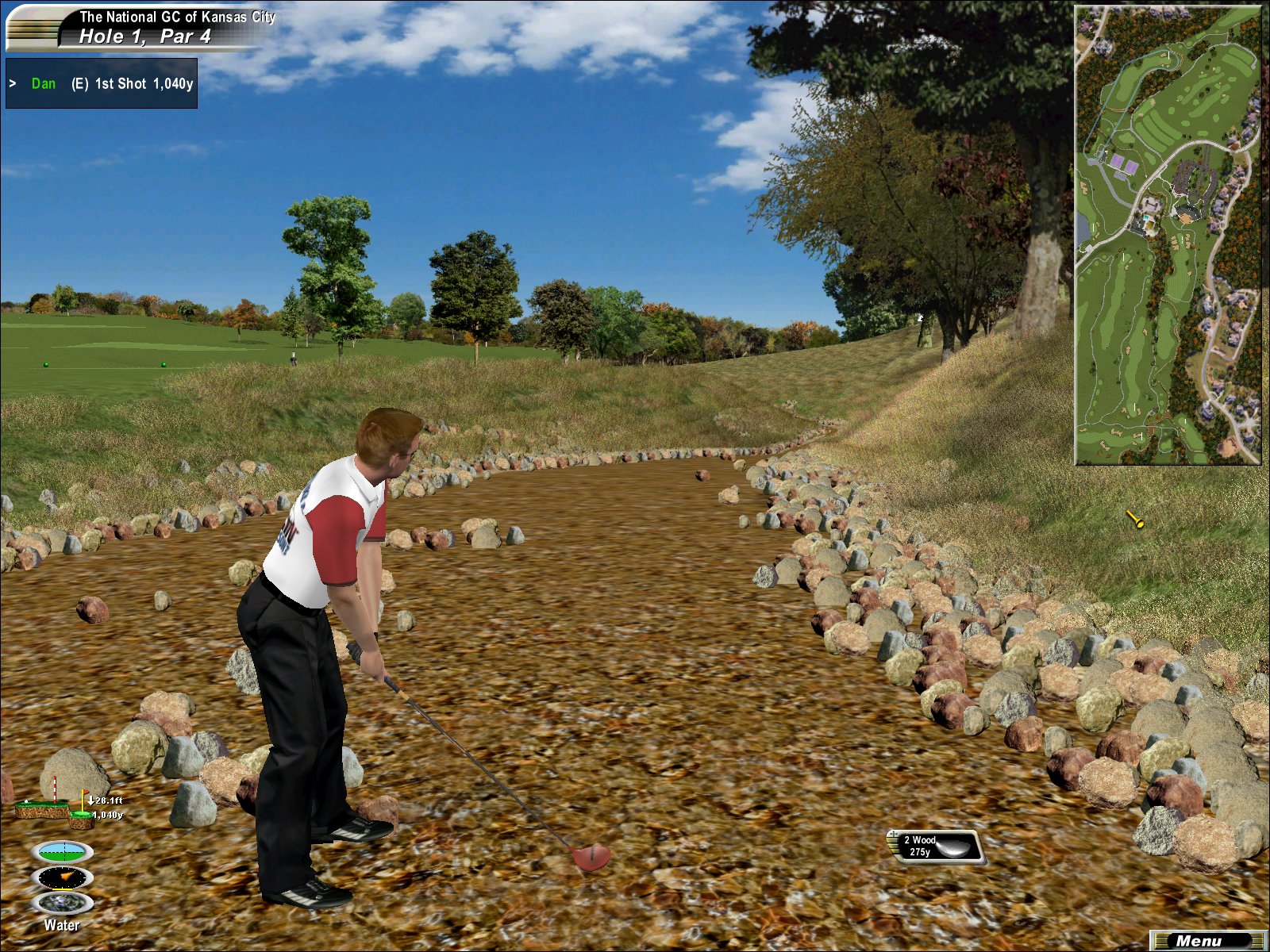The image size is (1270, 952).
Task: Open the Menu button
Action: (1206, 941)
